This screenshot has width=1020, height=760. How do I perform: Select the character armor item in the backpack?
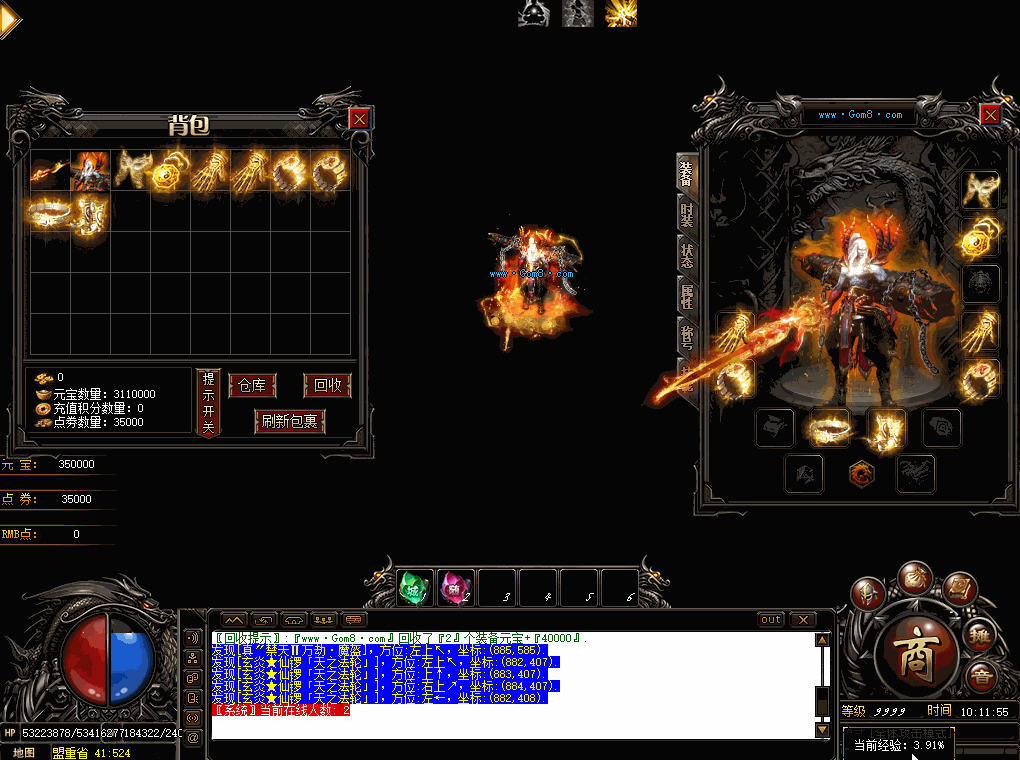(x=90, y=171)
